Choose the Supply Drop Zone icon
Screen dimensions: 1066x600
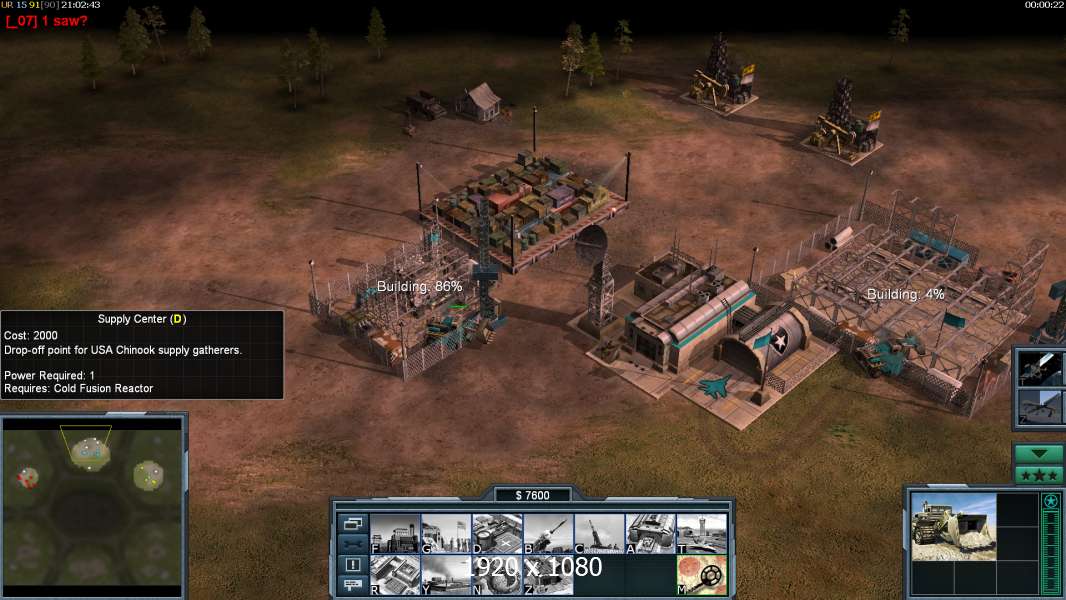(445, 574)
